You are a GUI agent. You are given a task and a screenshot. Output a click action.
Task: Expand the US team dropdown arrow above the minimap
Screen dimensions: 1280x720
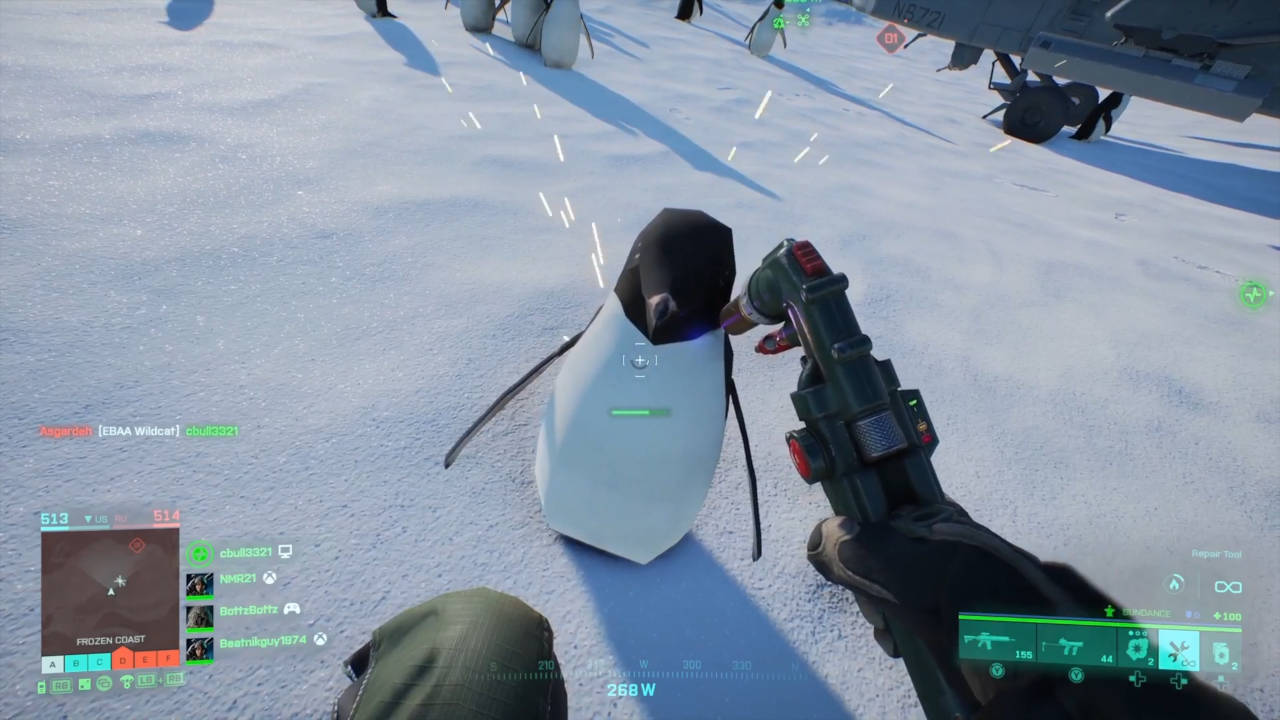(x=88, y=519)
